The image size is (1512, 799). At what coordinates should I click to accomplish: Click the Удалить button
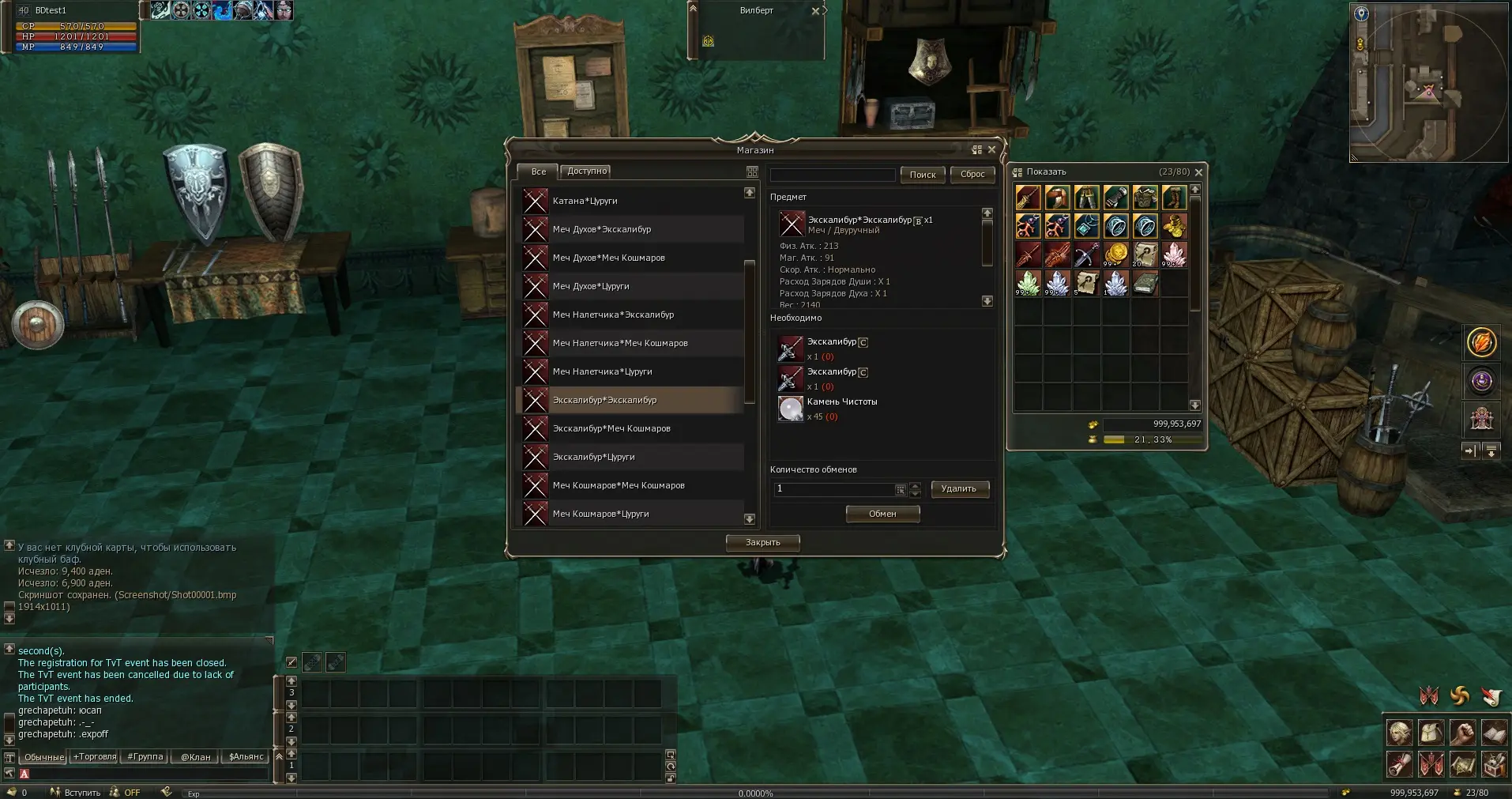[x=959, y=488]
